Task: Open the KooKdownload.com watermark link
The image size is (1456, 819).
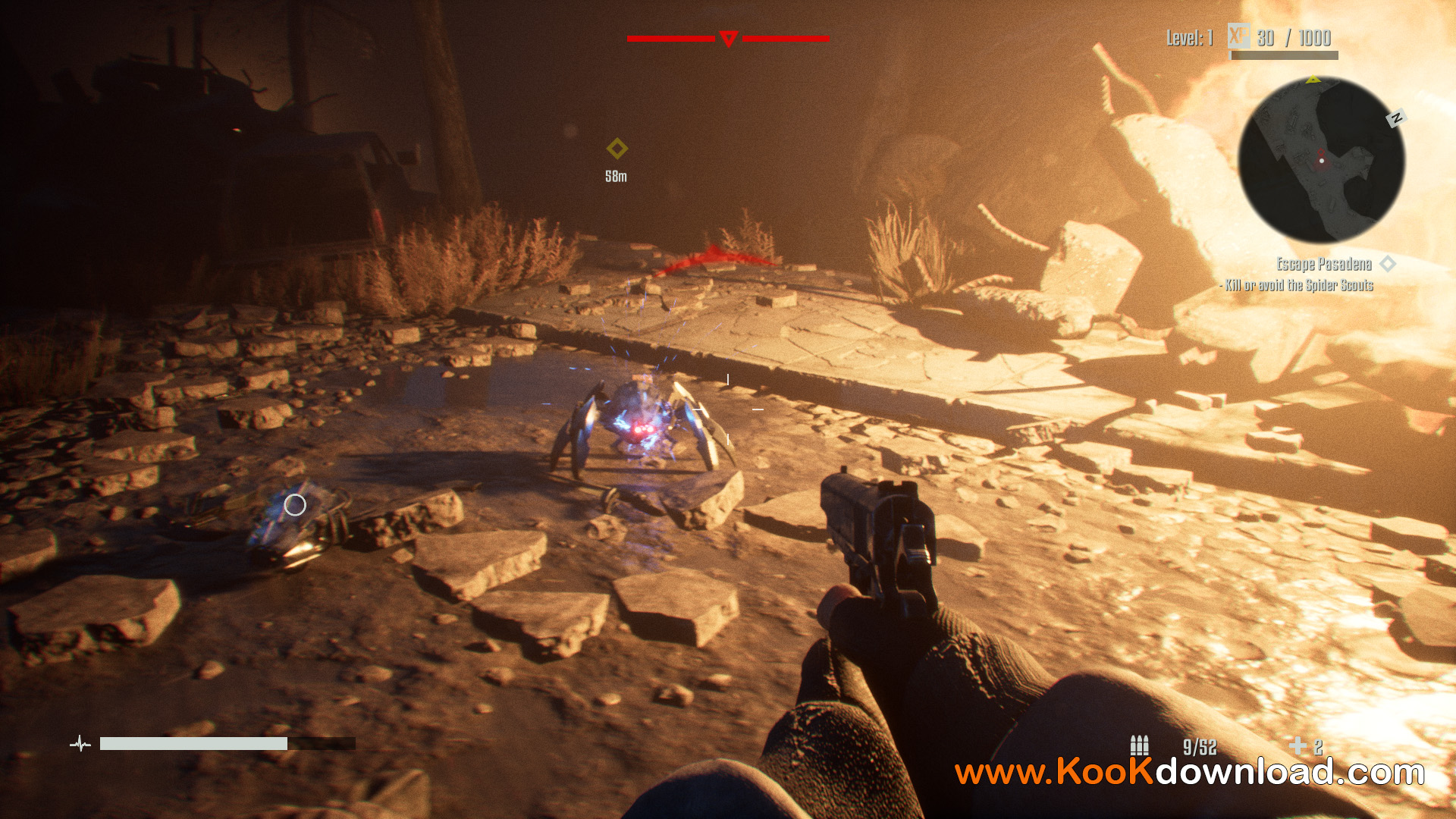Action: pyautogui.click(x=1189, y=772)
